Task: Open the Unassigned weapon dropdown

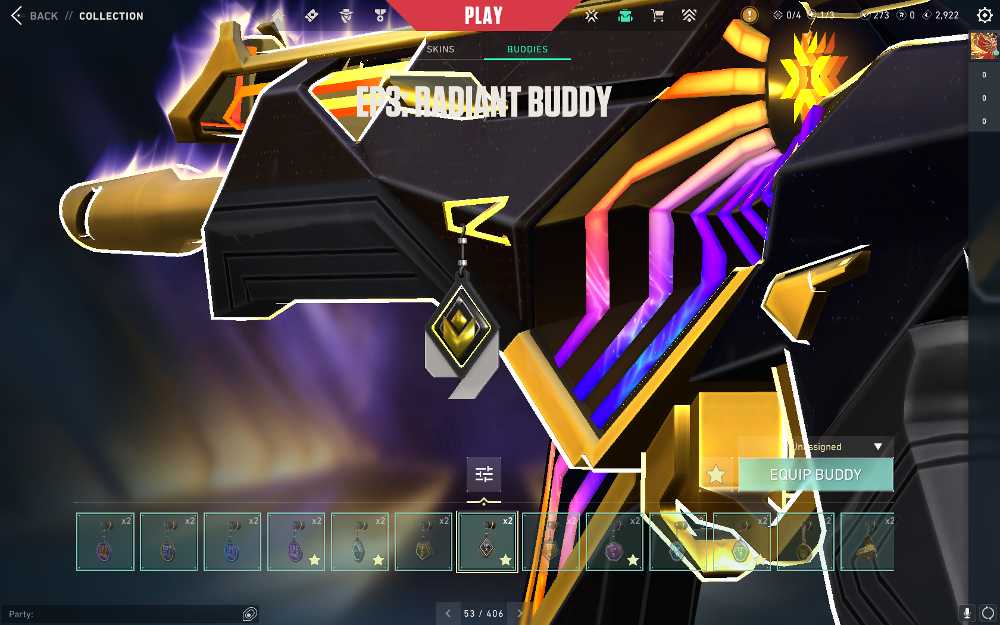Action: (x=837, y=447)
